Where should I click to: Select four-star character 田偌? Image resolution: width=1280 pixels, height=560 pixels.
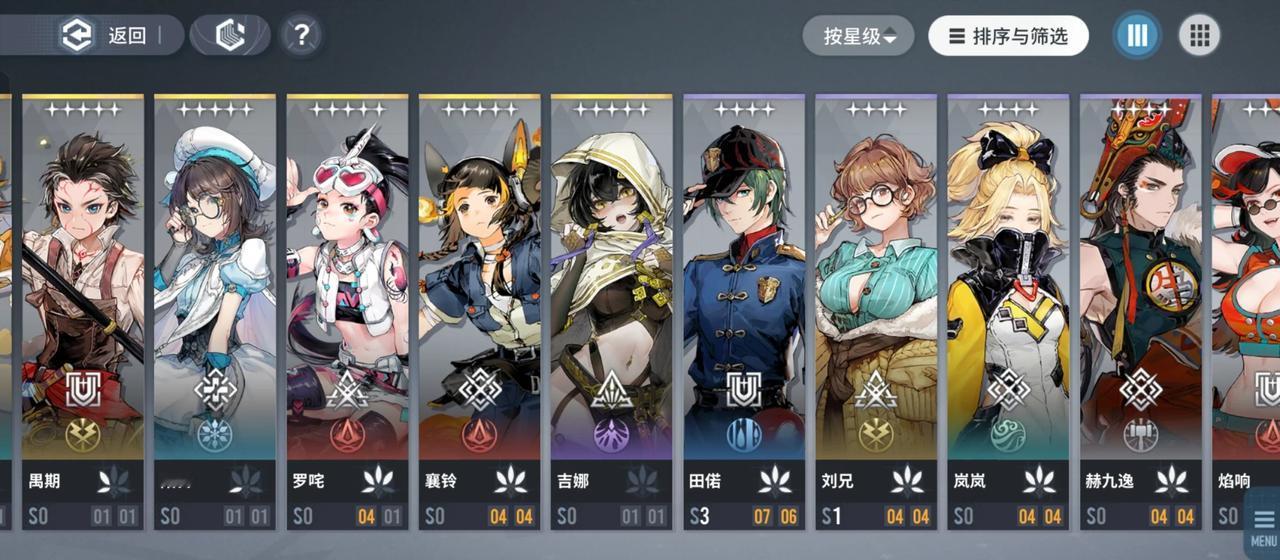click(x=743, y=300)
